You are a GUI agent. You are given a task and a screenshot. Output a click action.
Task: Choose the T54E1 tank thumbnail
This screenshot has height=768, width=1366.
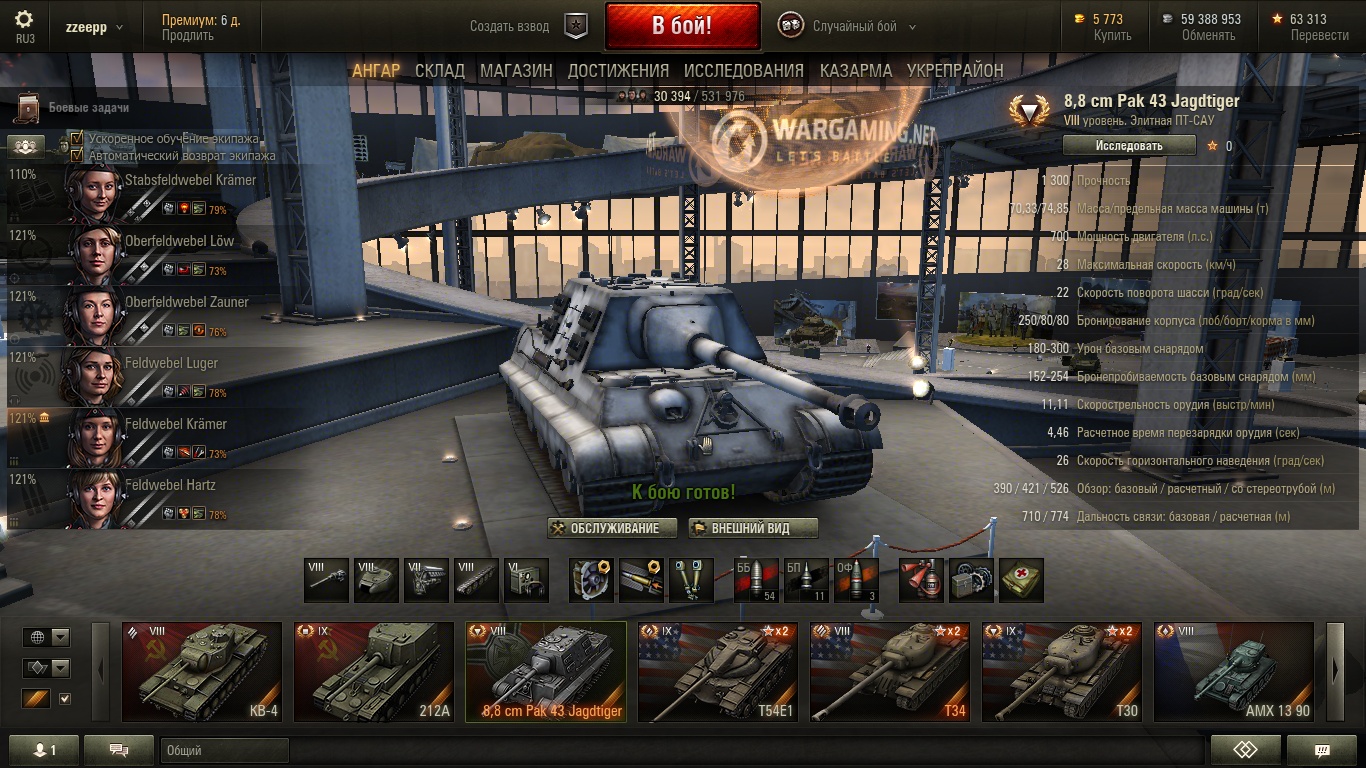[718, 672]
